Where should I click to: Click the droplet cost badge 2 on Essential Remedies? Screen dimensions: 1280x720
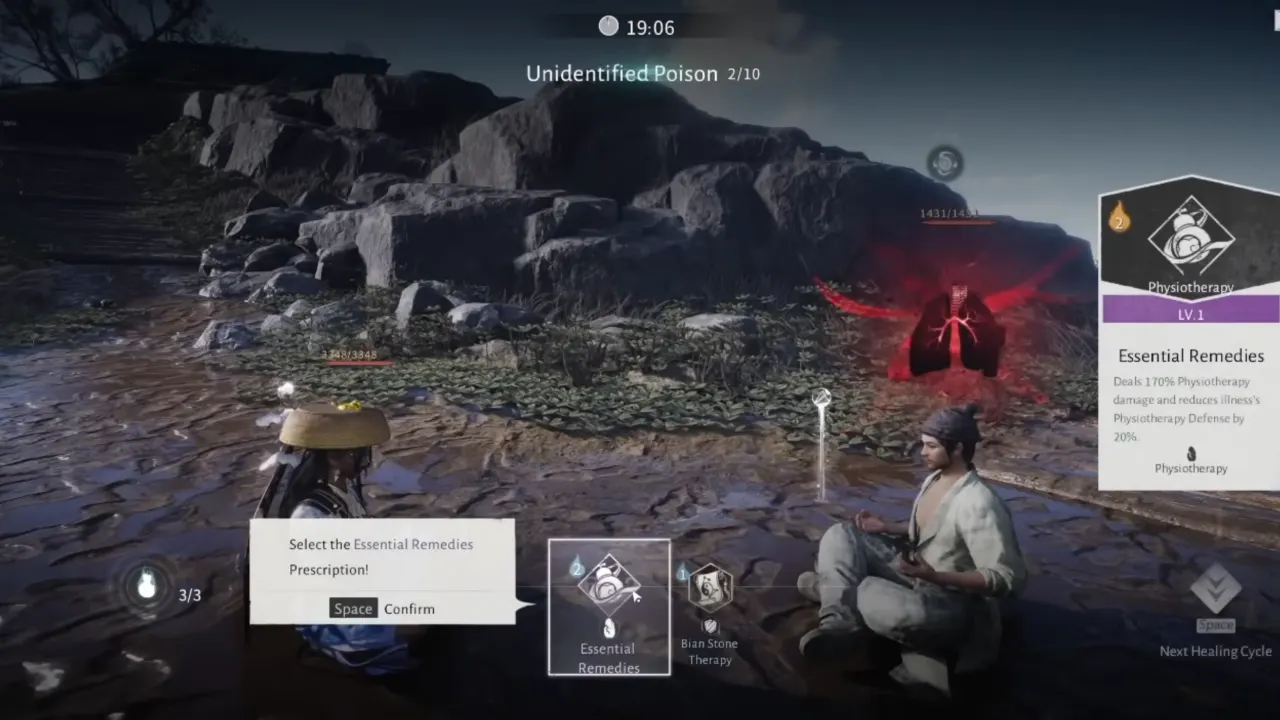pyautogui.click(x=577, y=566)
